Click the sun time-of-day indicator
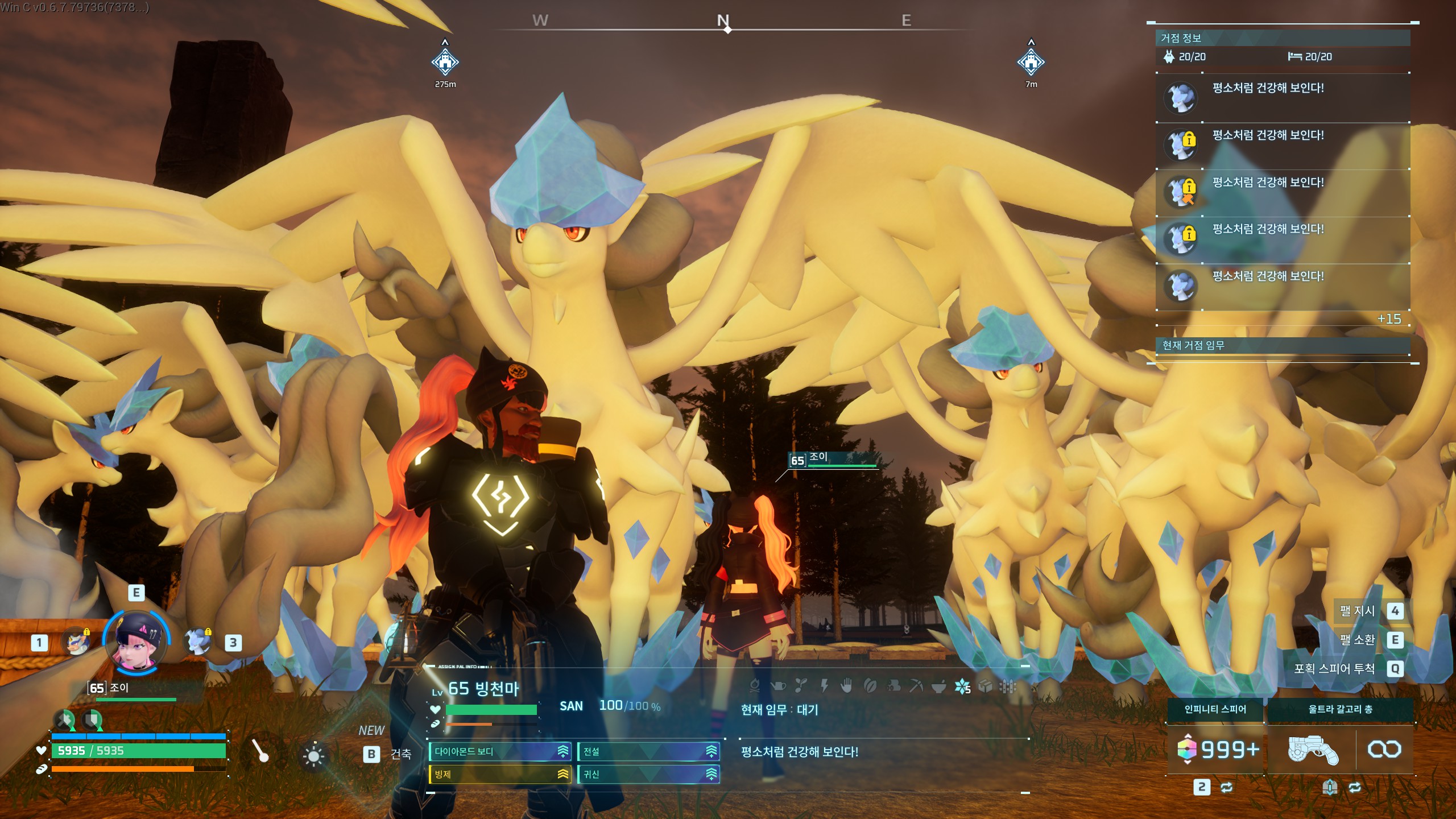 coord(313,755)
